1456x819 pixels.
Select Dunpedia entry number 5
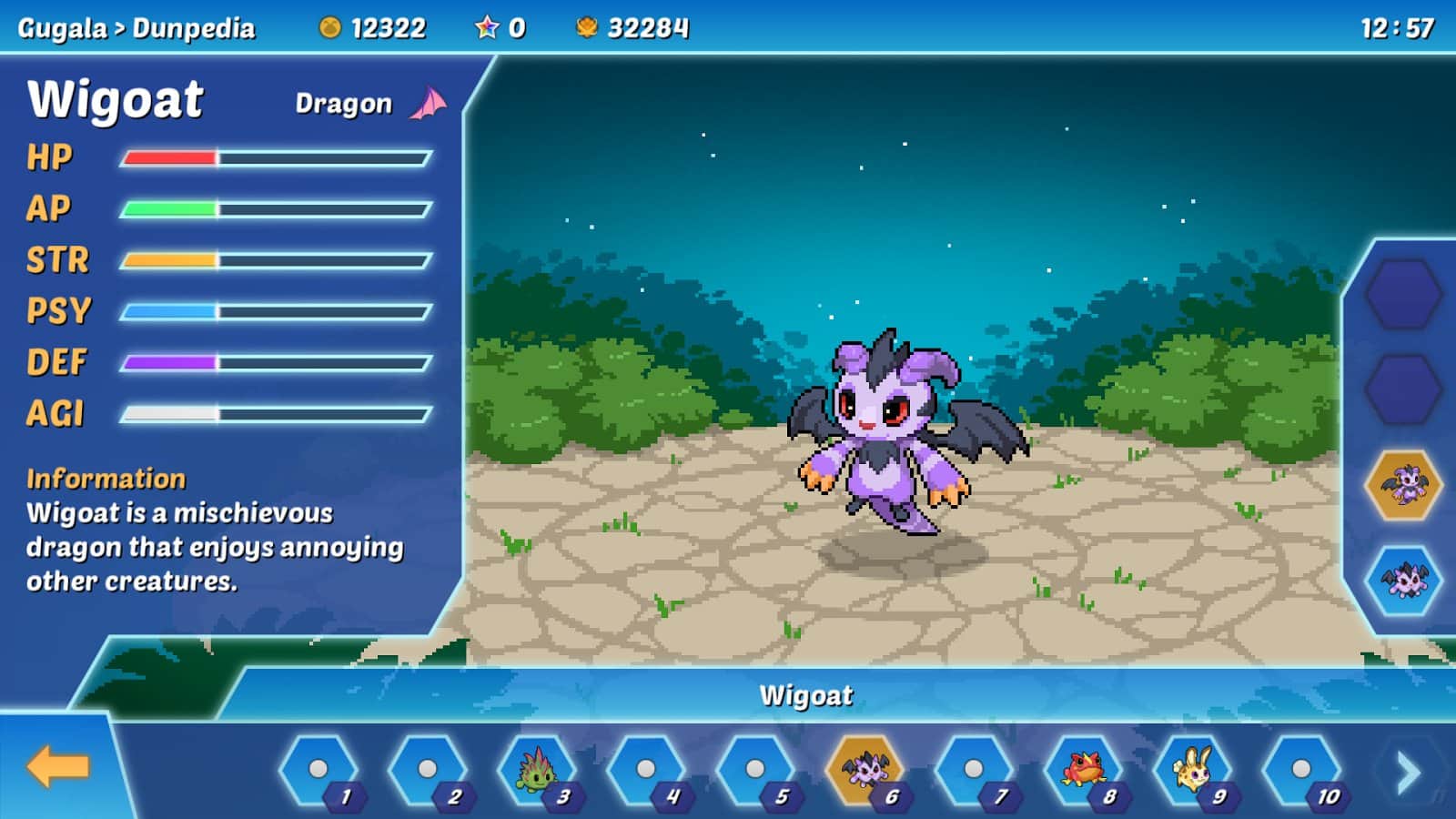[x=755, y=770]
